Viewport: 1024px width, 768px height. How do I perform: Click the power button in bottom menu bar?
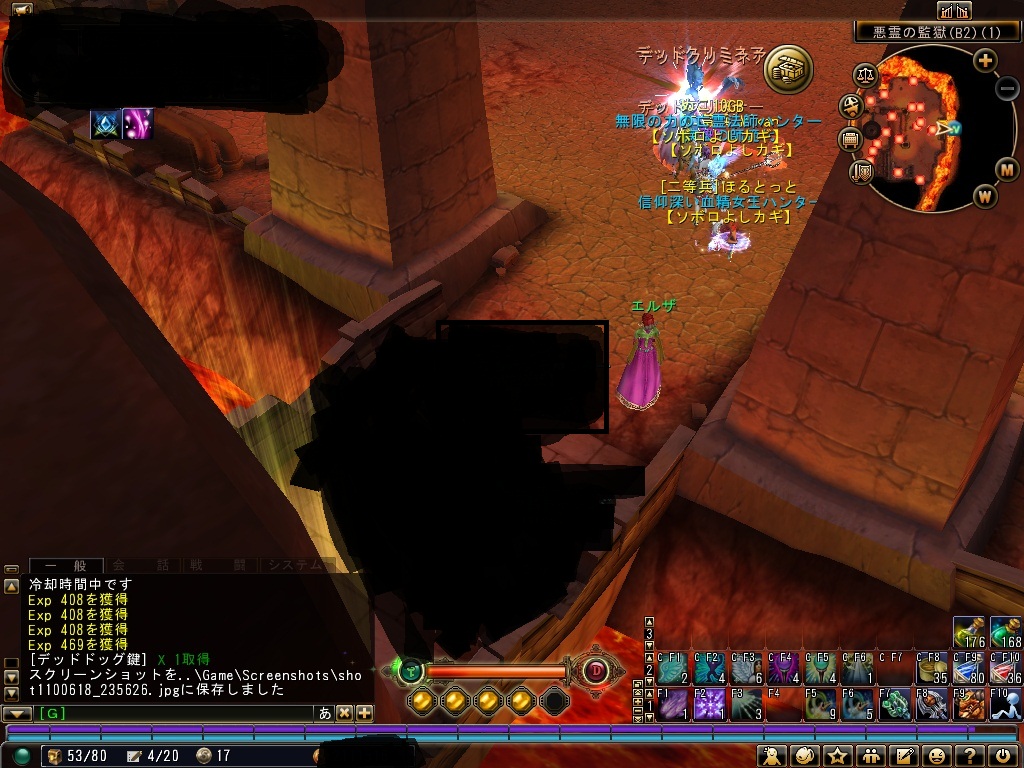[1003, 756]
